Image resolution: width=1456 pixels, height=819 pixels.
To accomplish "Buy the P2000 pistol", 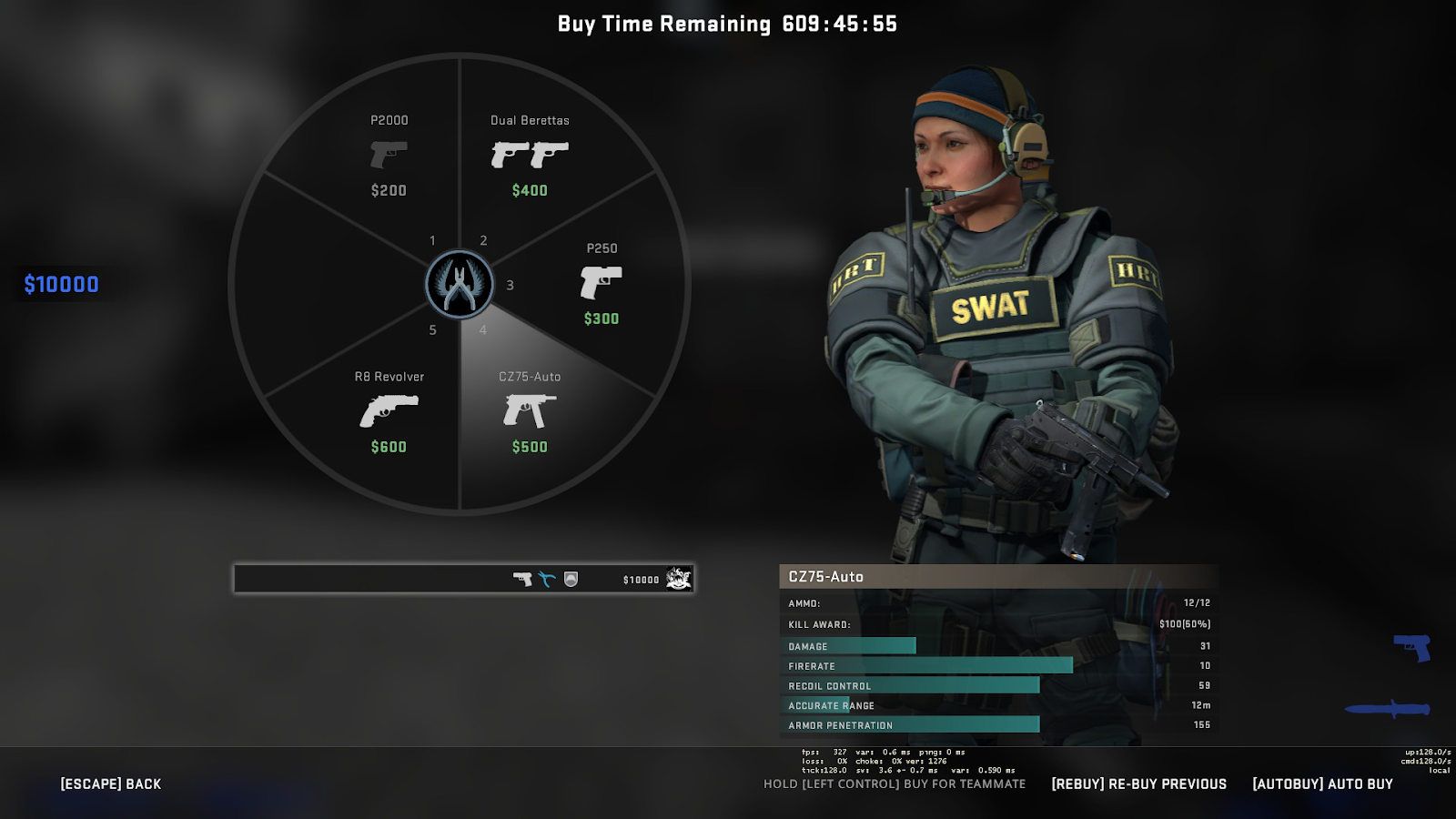I will point(389,156).
